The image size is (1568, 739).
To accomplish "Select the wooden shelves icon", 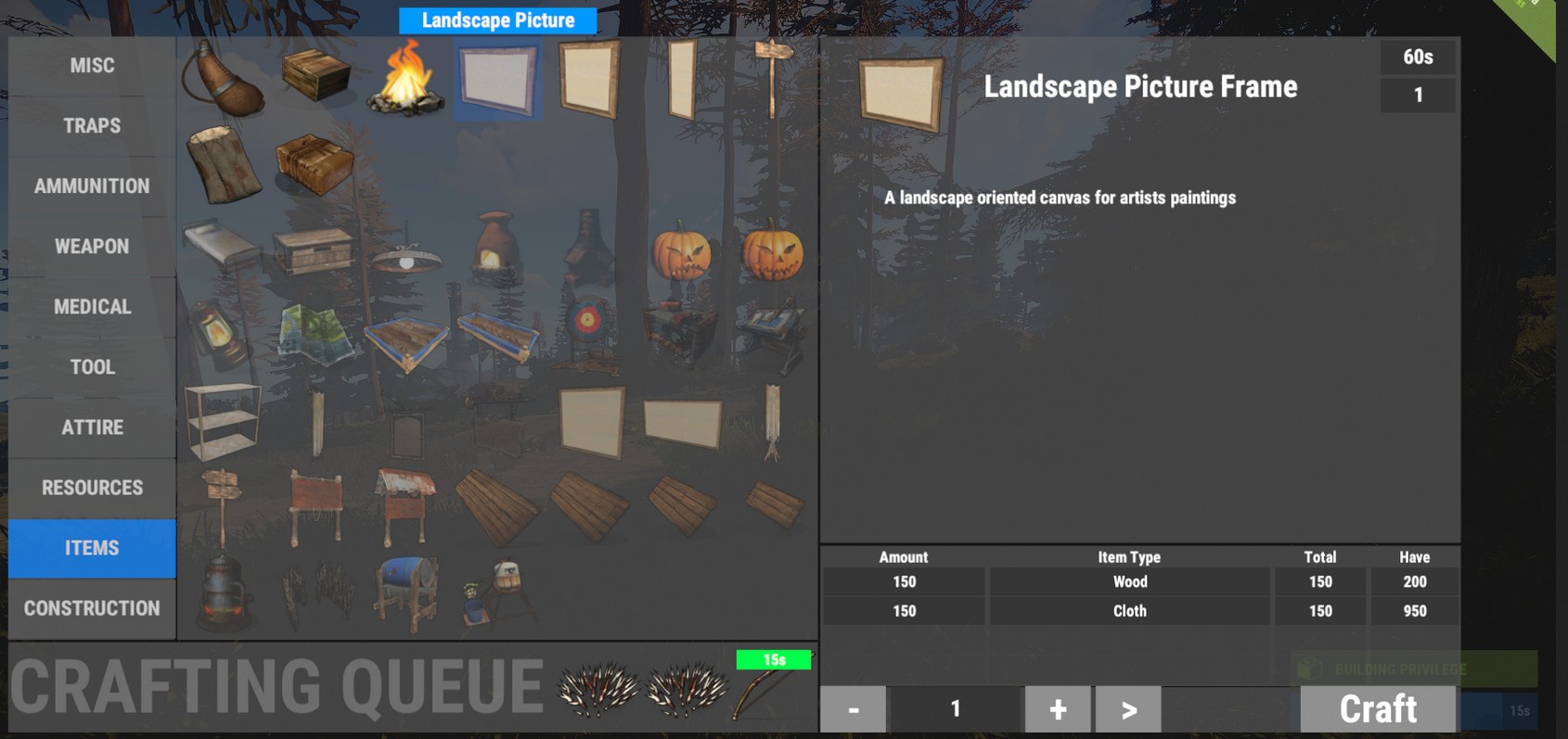I will pos(225,421).
